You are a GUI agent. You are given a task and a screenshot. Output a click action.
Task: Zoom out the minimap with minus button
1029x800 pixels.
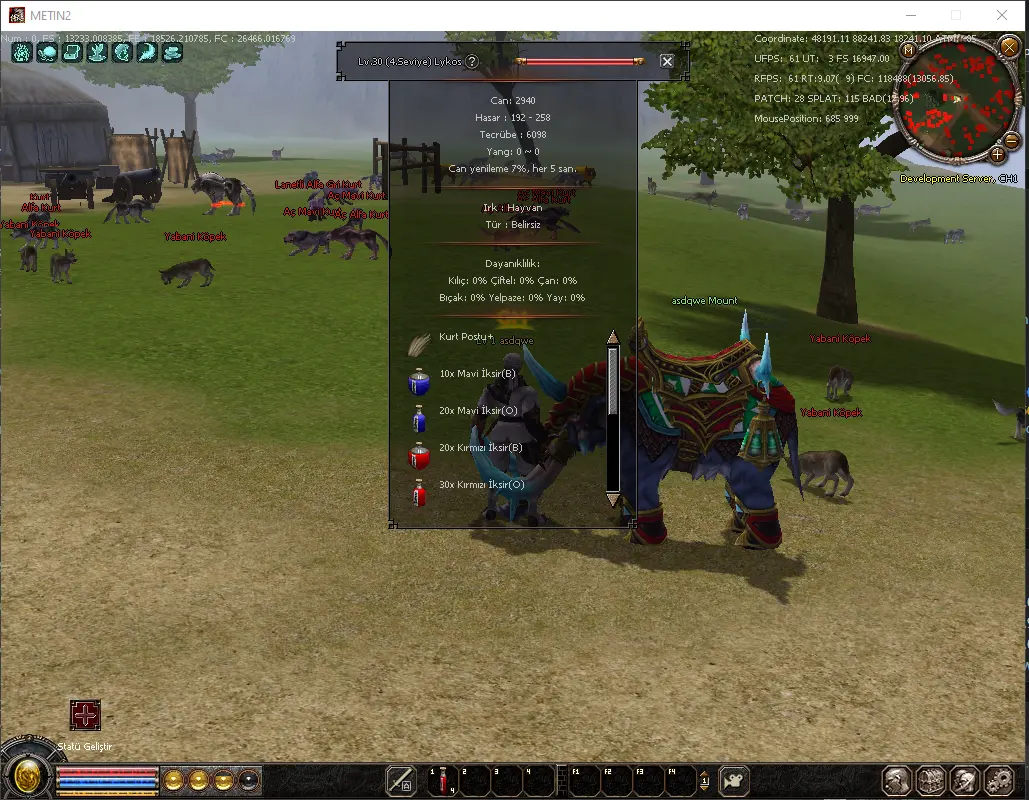(x=1011, y=141)
